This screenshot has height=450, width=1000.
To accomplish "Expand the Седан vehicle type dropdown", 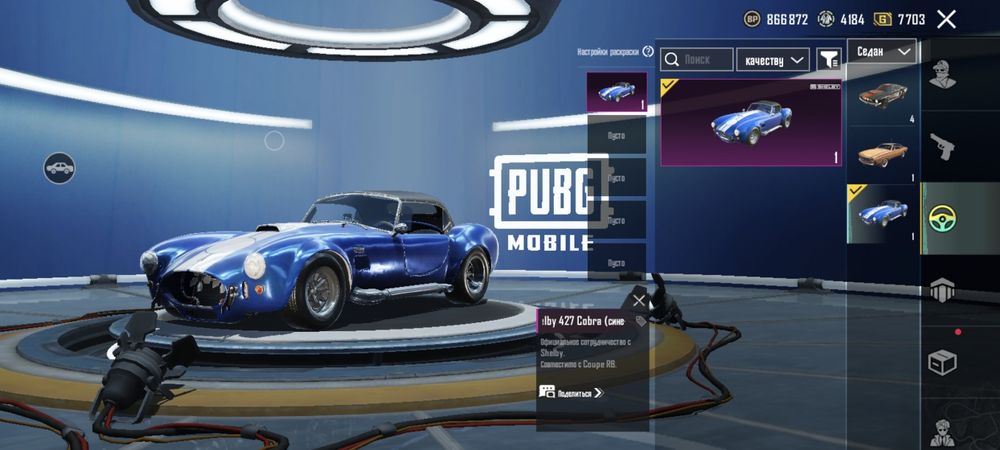I will click(x=882, y=51).
